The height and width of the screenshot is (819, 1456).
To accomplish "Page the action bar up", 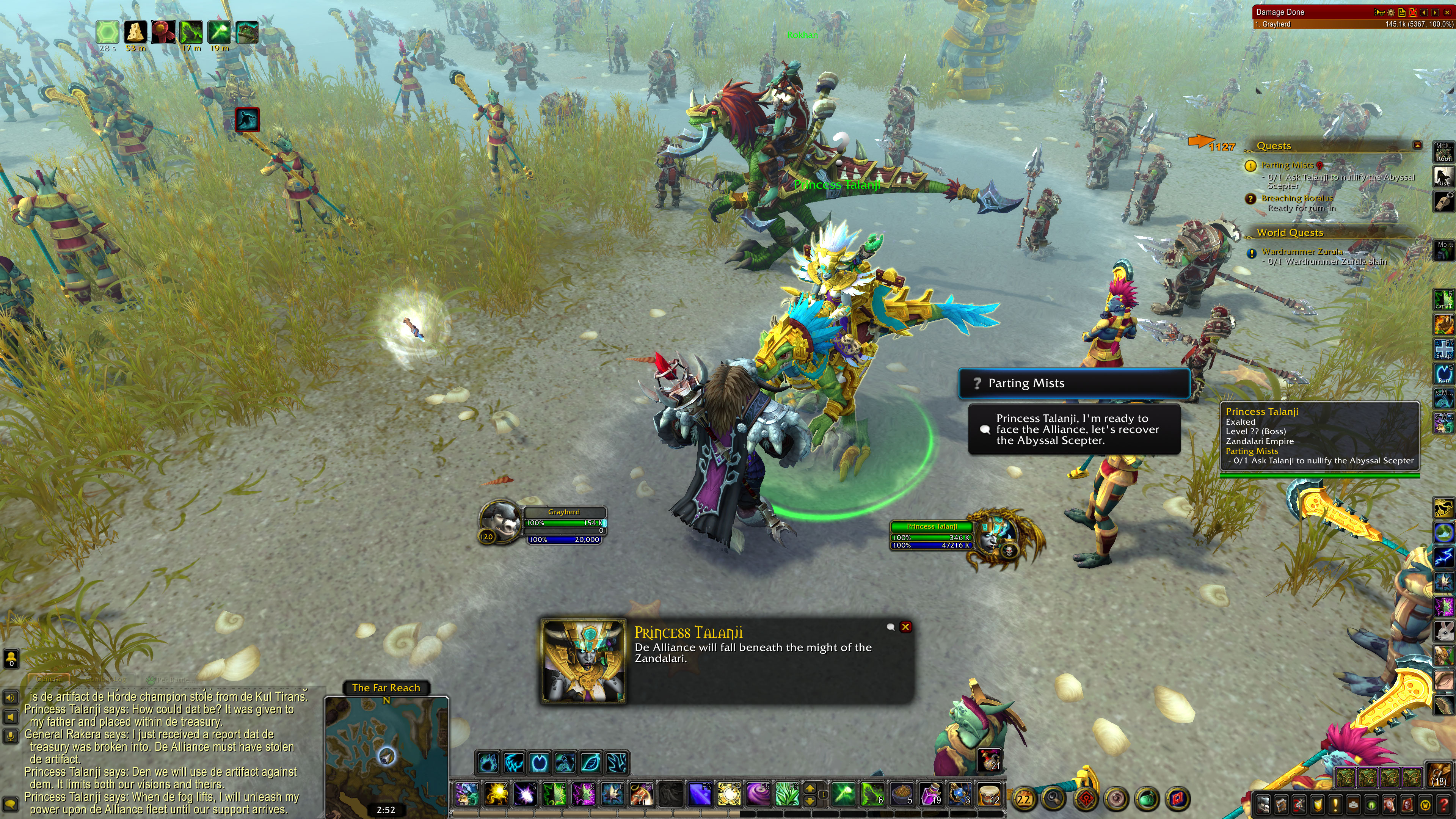I will point(810,789).
